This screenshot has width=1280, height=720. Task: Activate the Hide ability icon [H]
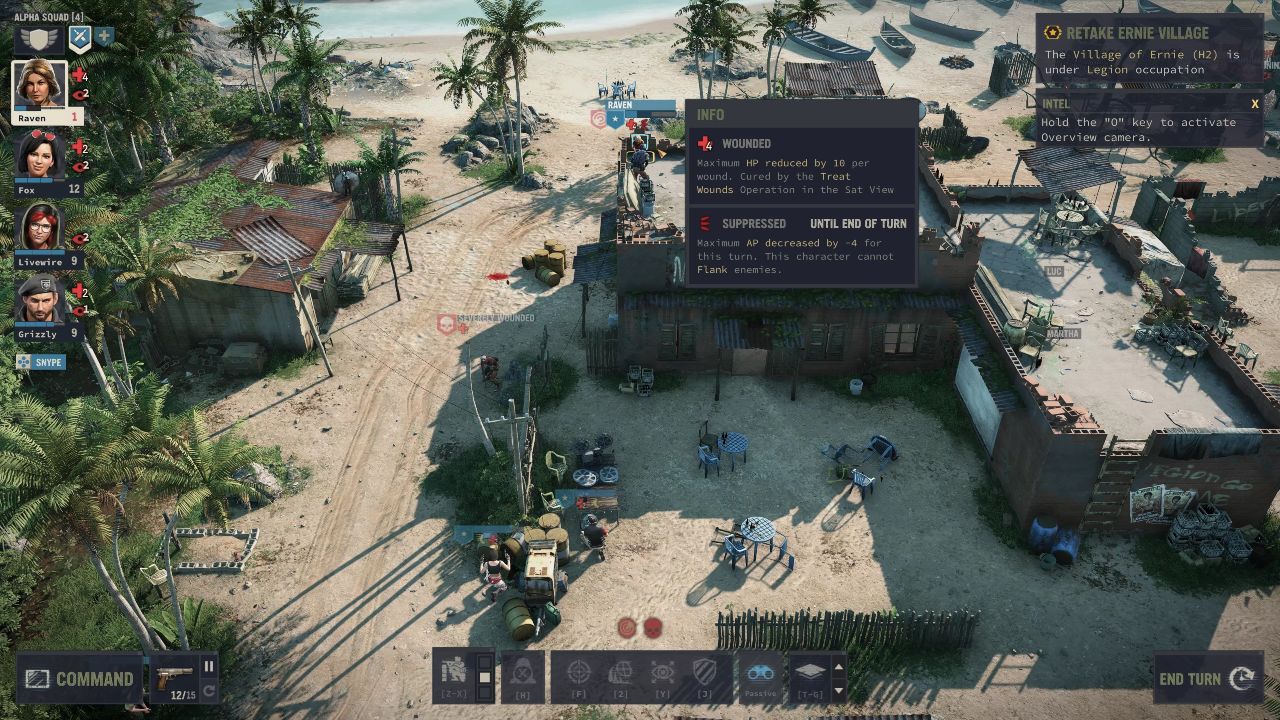(x=520, y=673)
